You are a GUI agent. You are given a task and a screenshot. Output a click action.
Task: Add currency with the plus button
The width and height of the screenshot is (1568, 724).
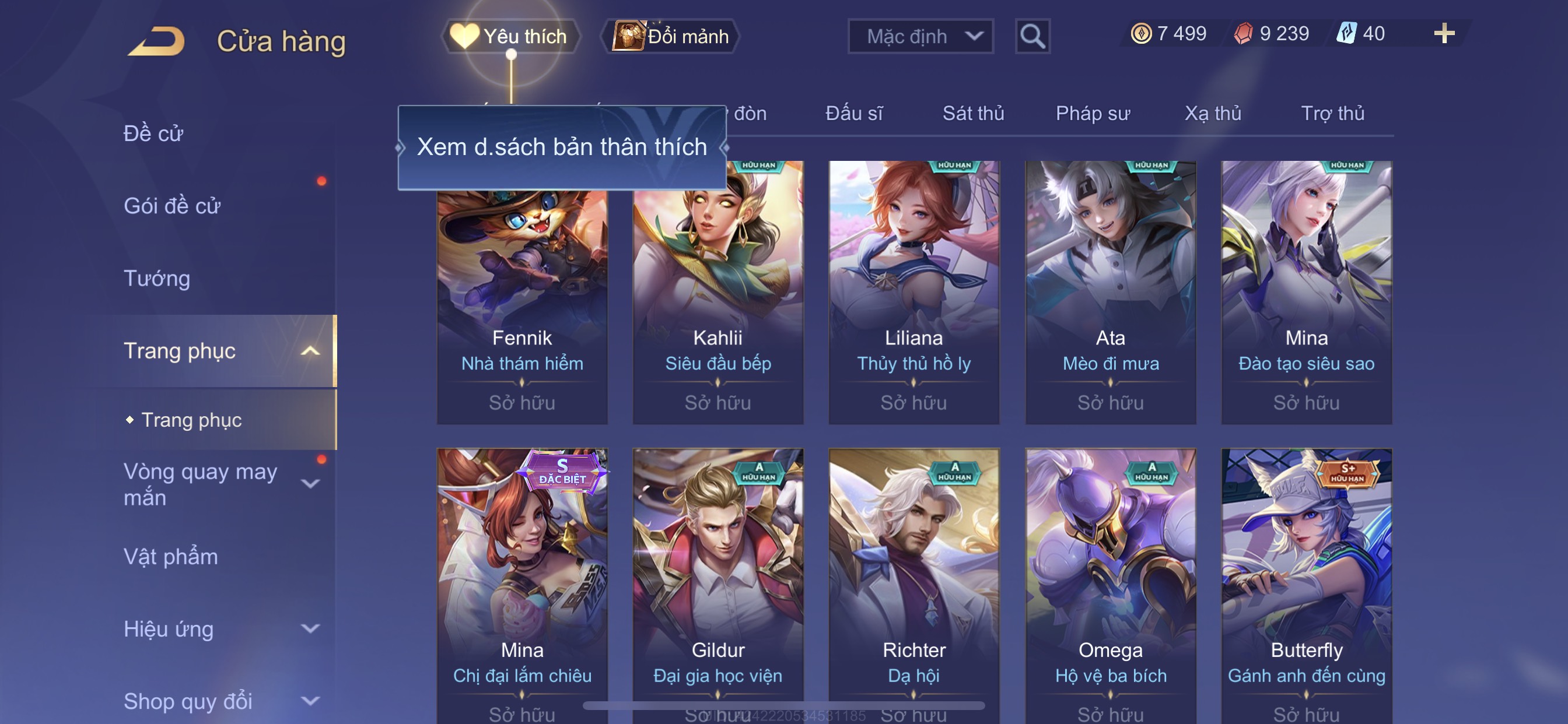pos(1443,33)
